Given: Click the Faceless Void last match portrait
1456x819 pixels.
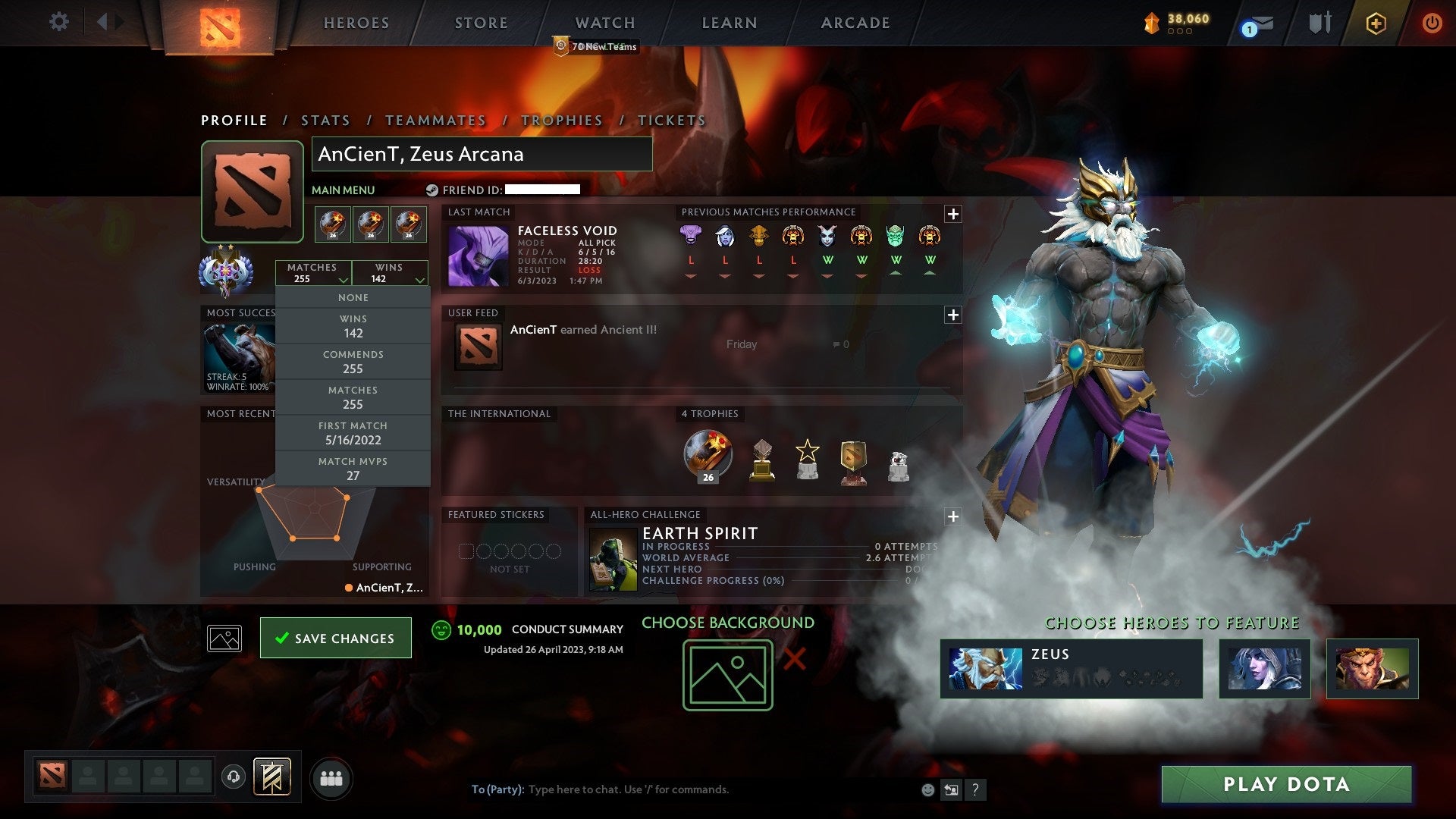Looking at the screenshot, I should coord(477,256).
